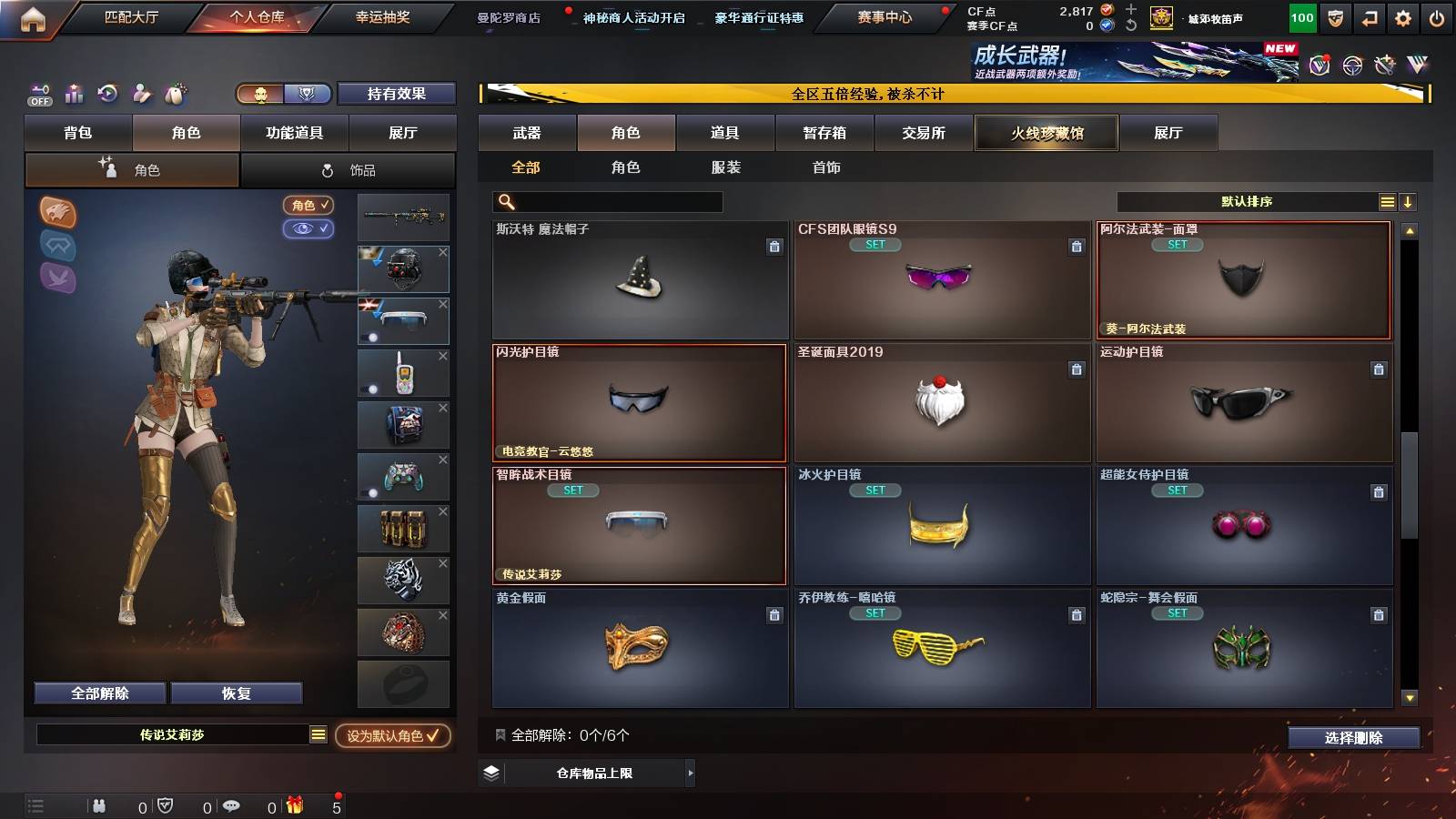Screen dimensions: 1456x819
Task: Click the 全部解除 button
Action: point(98,693)
